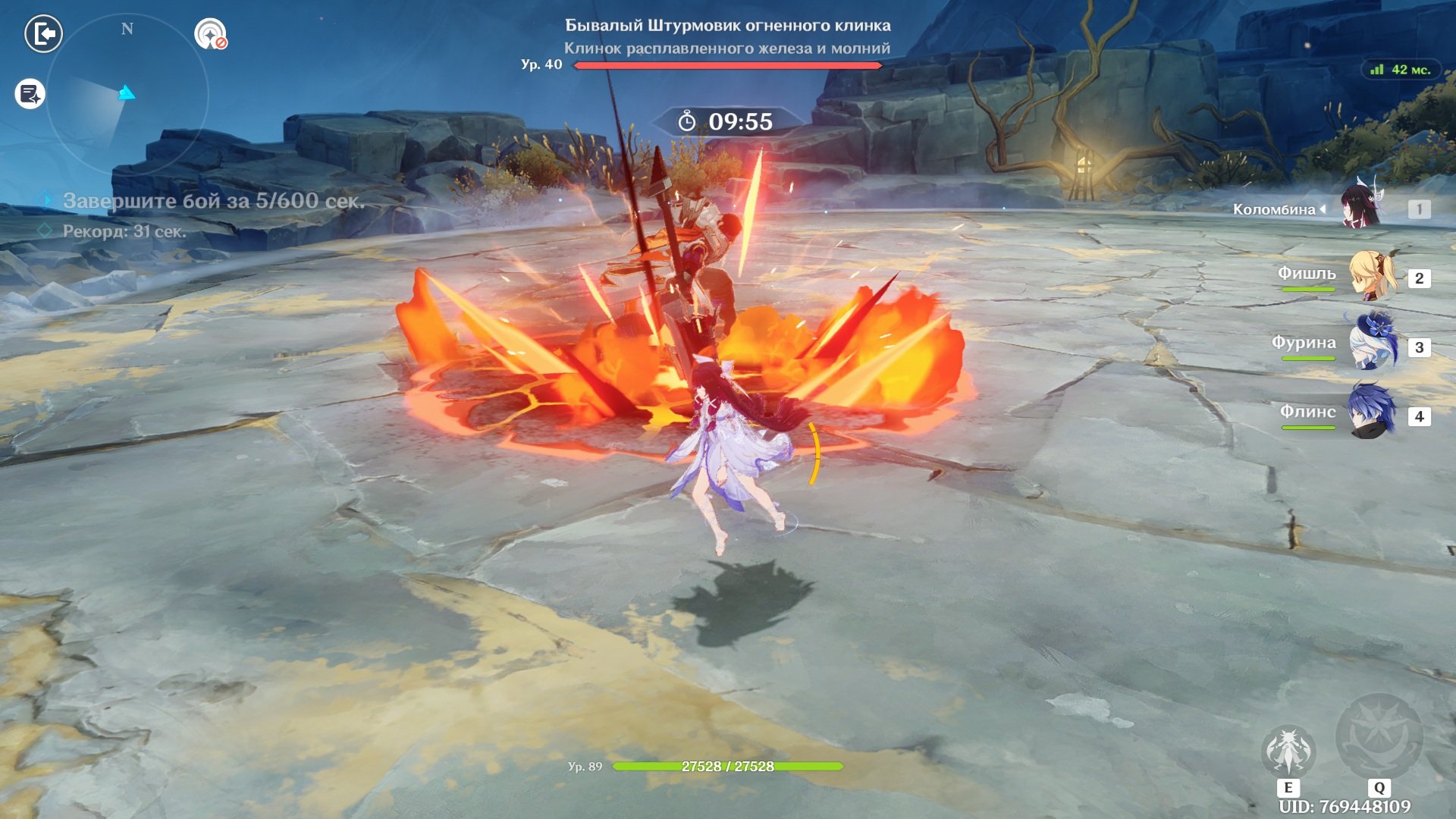Click the sparkle target icon beside the minimap
1456x819 pixels.
210,34
